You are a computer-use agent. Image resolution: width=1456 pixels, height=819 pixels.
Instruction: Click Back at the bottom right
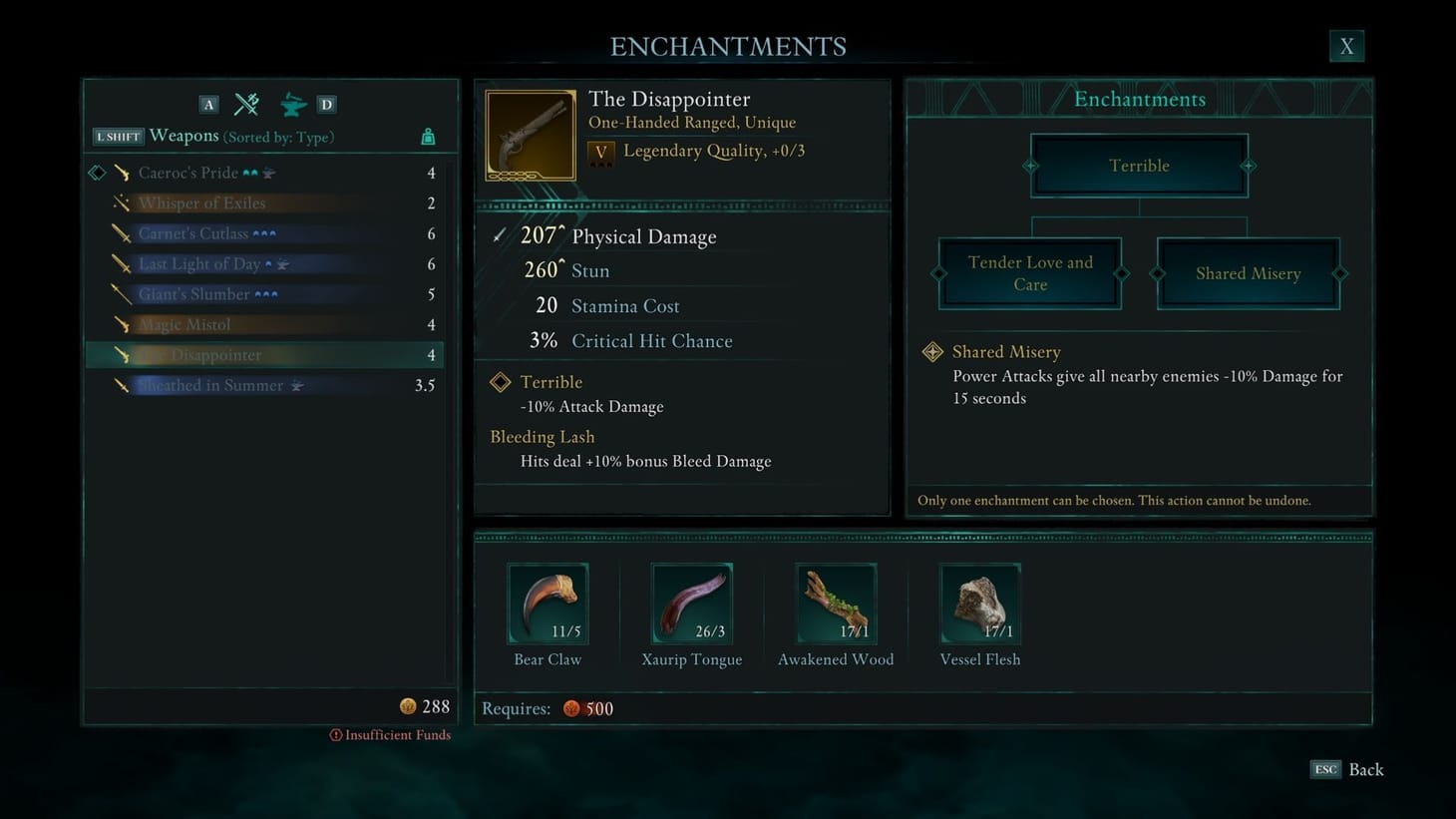coord(1364,769)
